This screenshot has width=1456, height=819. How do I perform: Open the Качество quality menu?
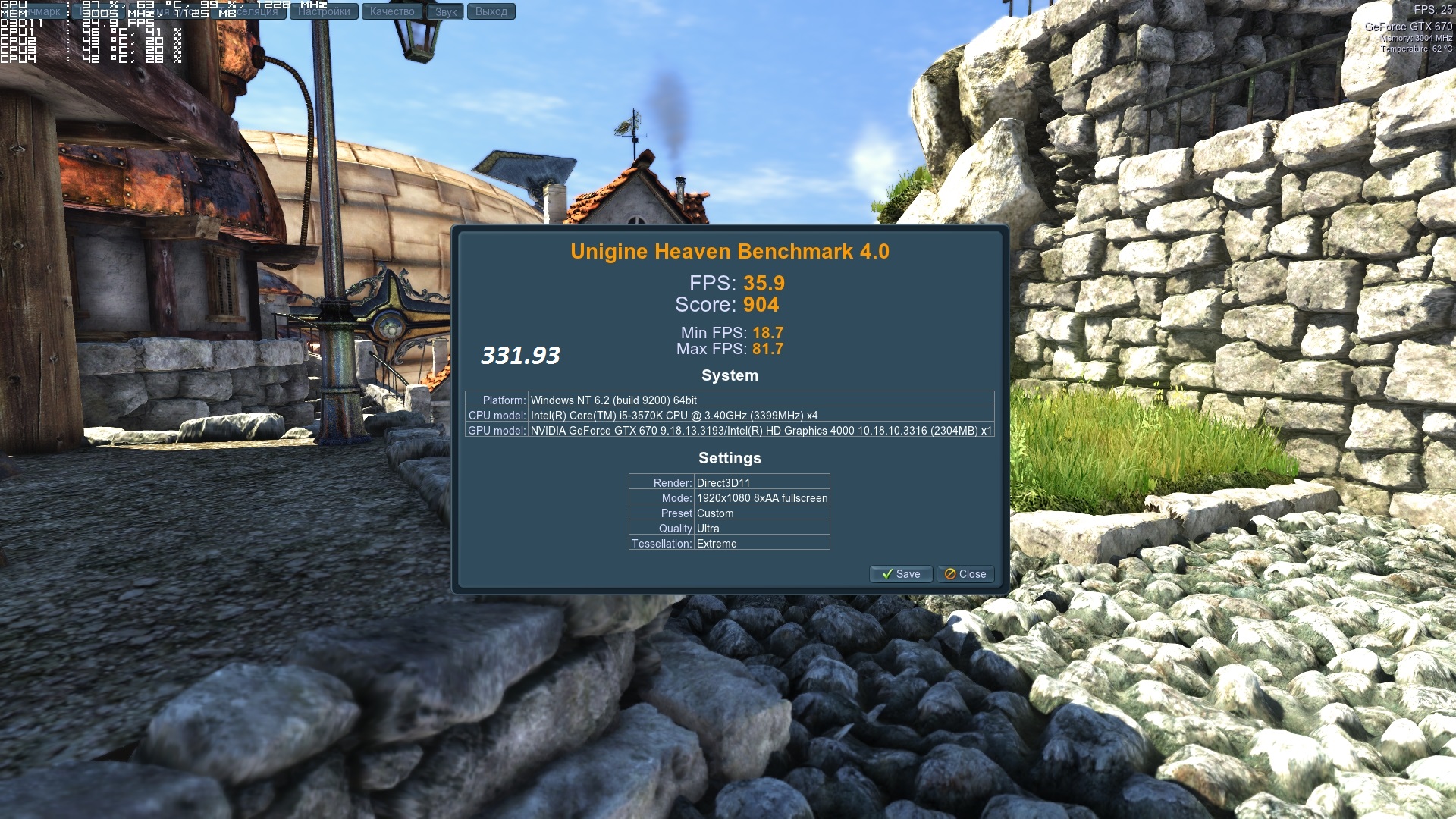point(392,11)
